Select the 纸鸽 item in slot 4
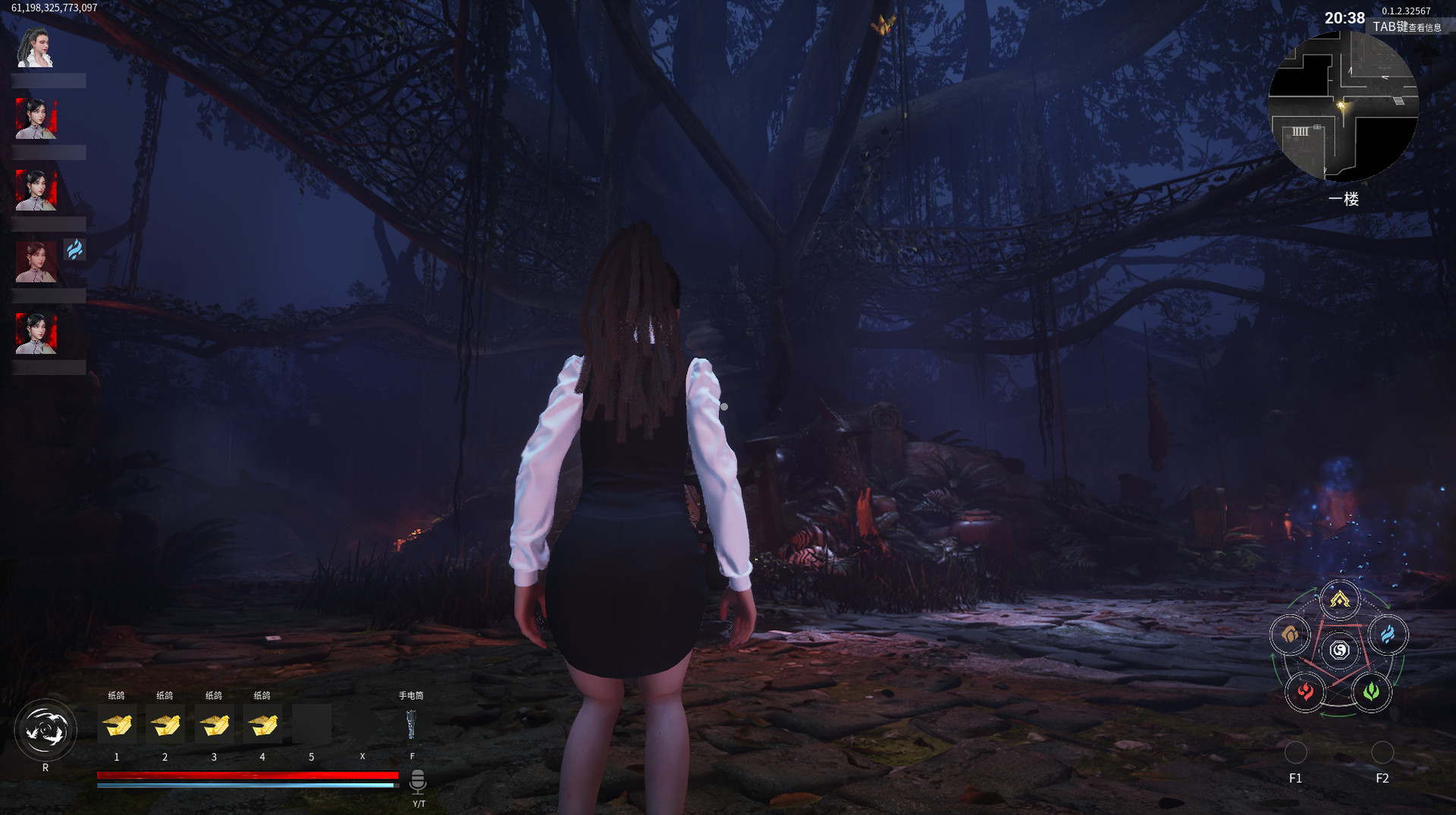The image size is (1456, 815). pyautogui.click(x=262, y=724)
